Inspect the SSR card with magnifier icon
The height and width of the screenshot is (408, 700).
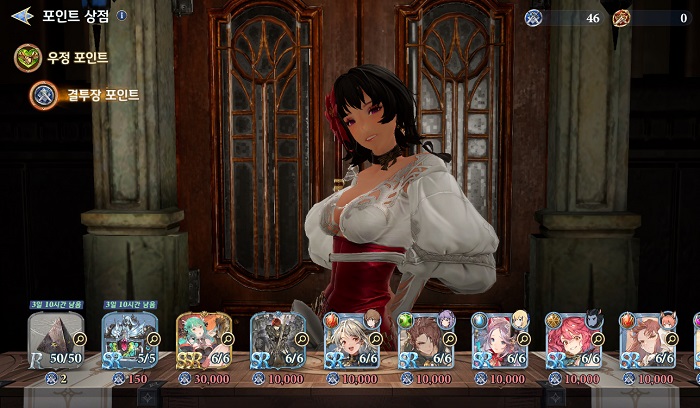[x=227, y=340]
